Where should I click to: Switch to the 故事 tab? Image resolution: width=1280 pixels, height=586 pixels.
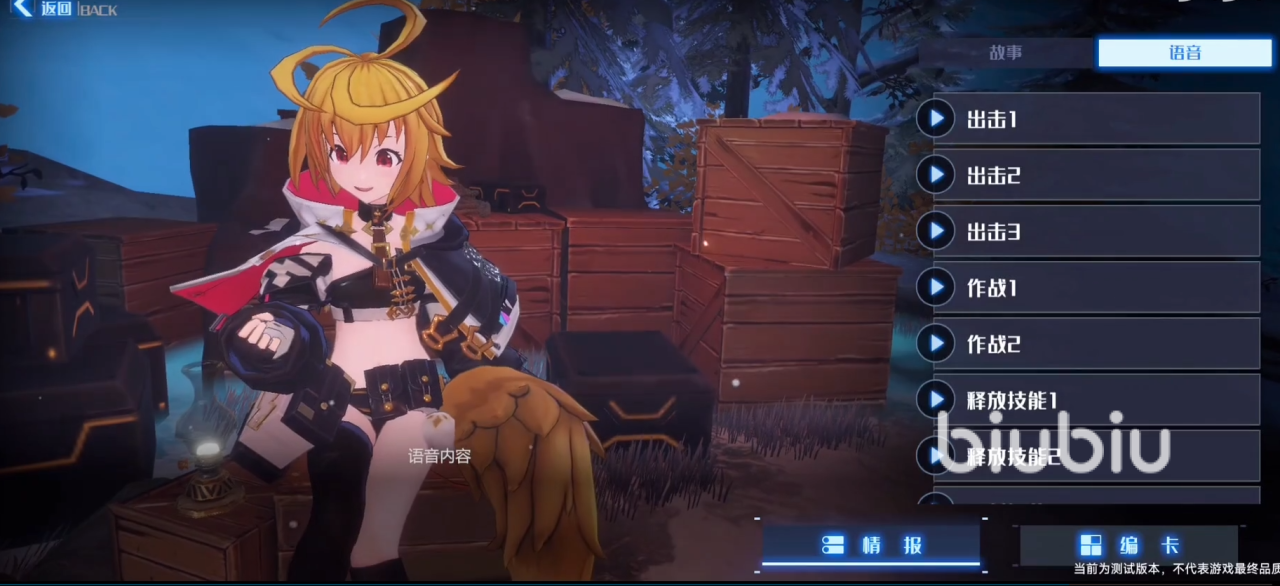pos(1006,53)
